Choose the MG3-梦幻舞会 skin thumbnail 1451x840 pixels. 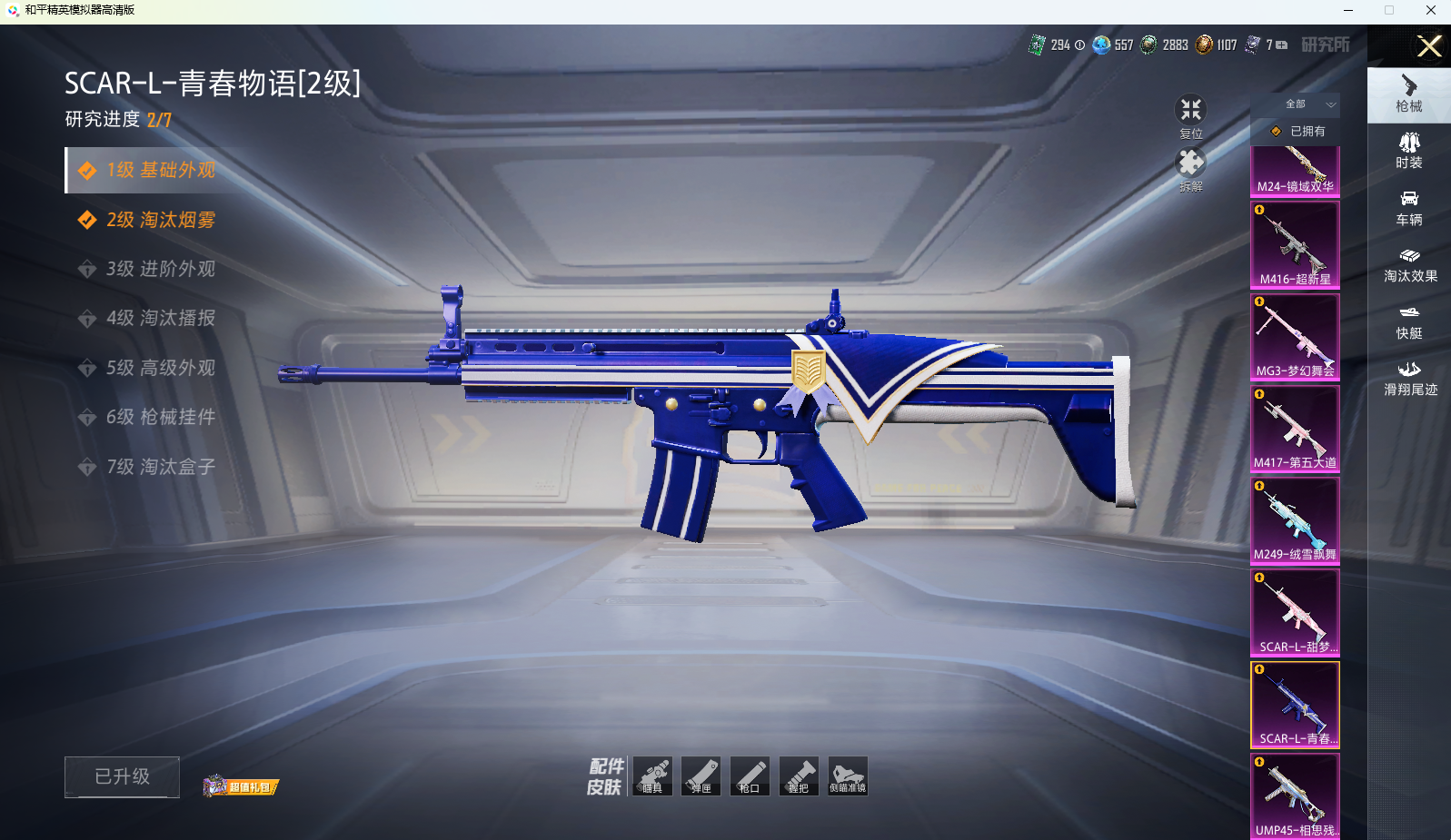point(1295,336)
